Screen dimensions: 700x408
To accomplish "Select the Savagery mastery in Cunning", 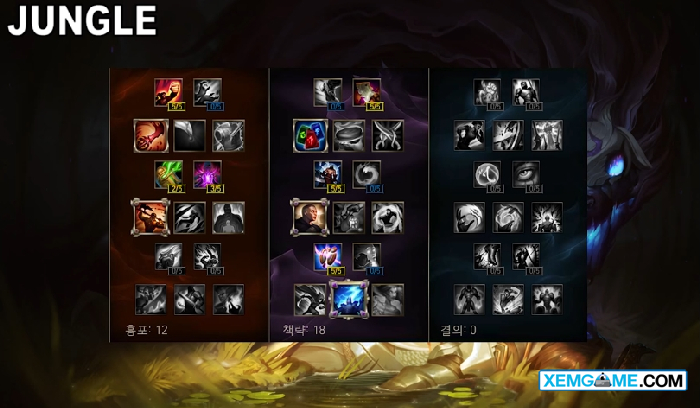I will tap(366, 92).
